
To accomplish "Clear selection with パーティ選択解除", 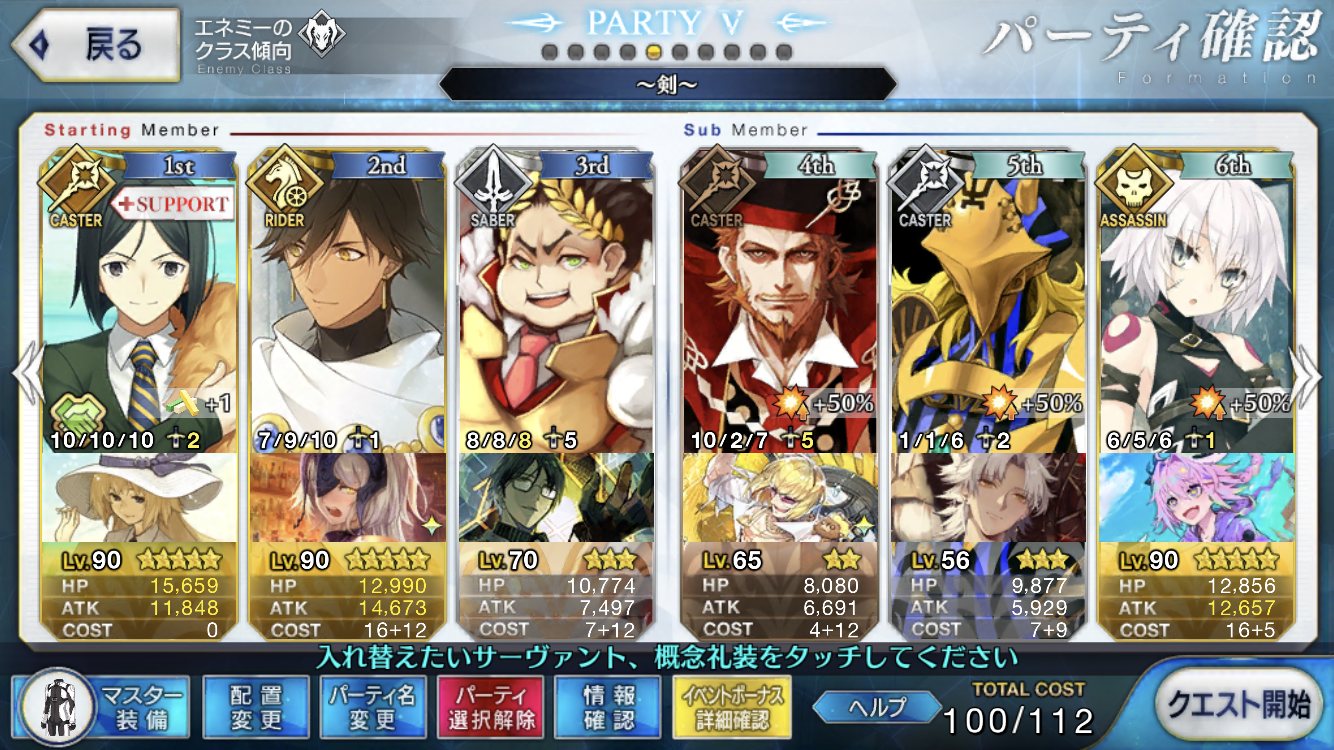I will point(490,706).
